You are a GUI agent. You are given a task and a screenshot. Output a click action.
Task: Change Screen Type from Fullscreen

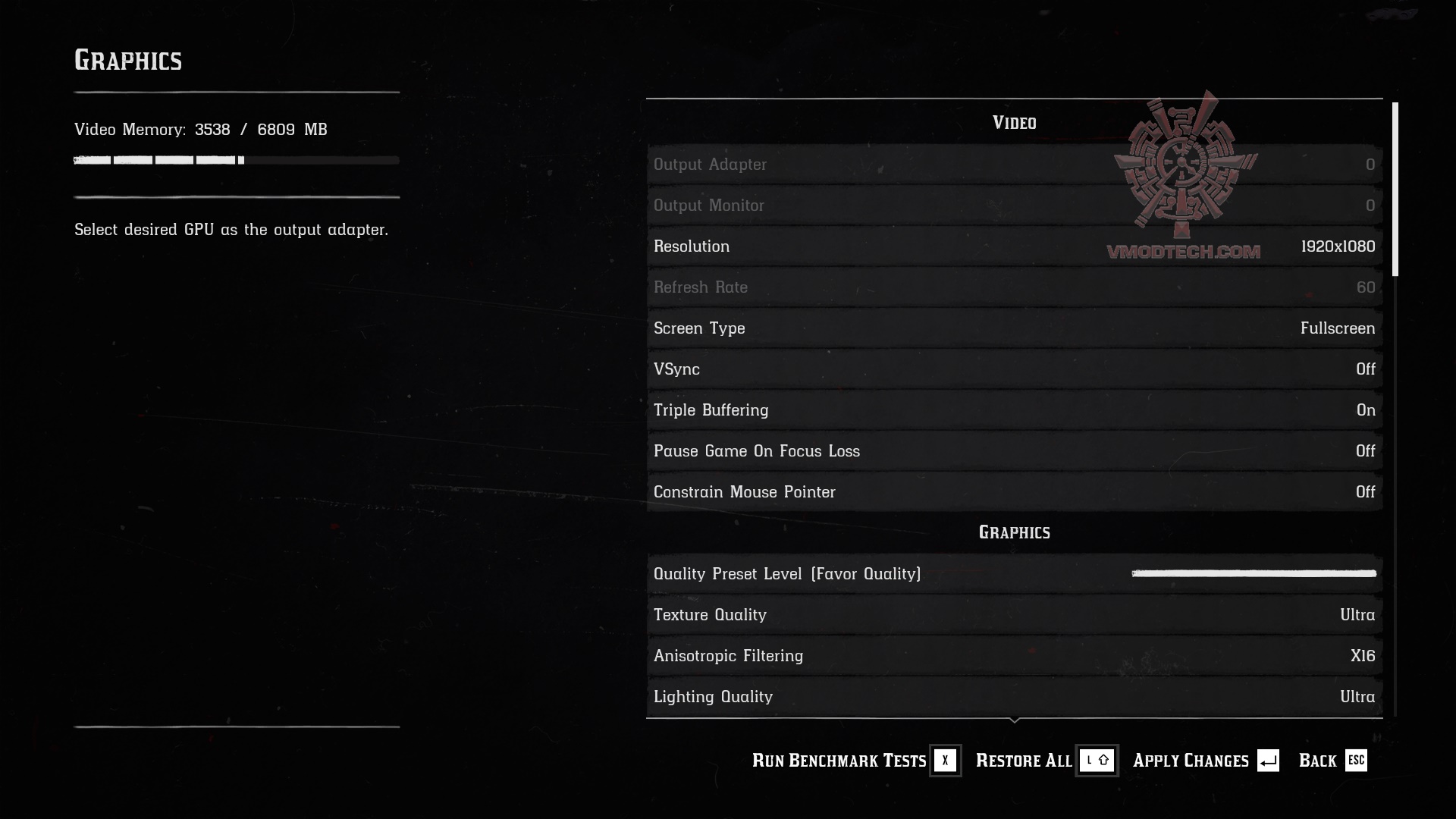tap(1015, 328)
